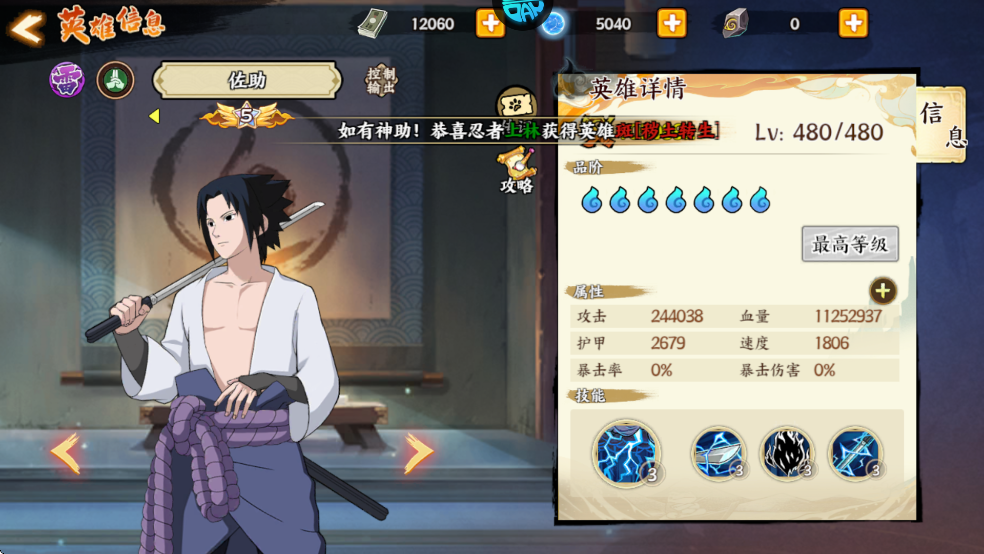This screenshot has width=984, height=554.
Task: Add blue orb currency with the plus button
Action: [x=671, y=23]
